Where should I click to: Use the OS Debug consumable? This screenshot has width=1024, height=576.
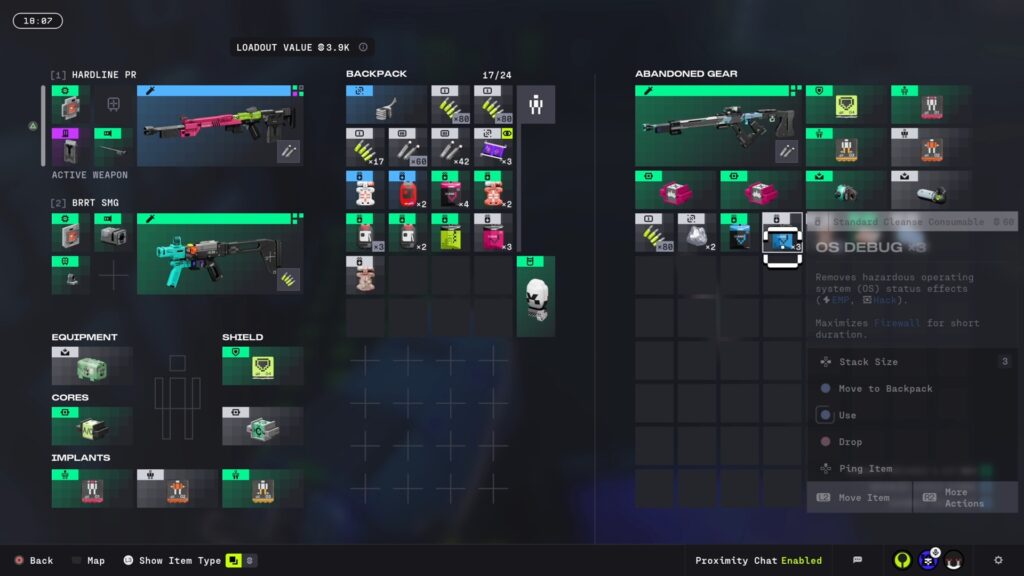[847, 415]
